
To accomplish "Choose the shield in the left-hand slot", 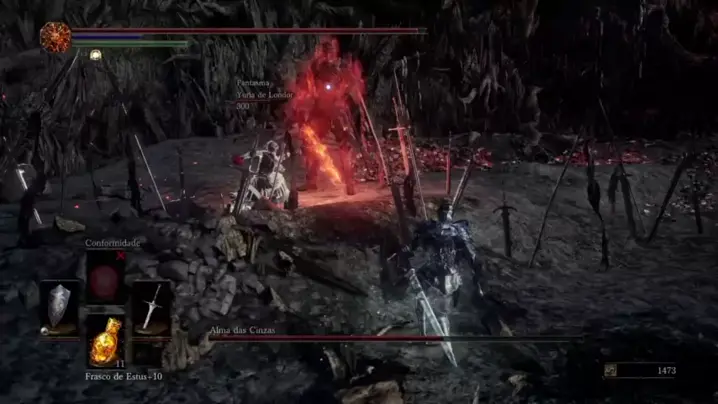I will tap(60, 306).
